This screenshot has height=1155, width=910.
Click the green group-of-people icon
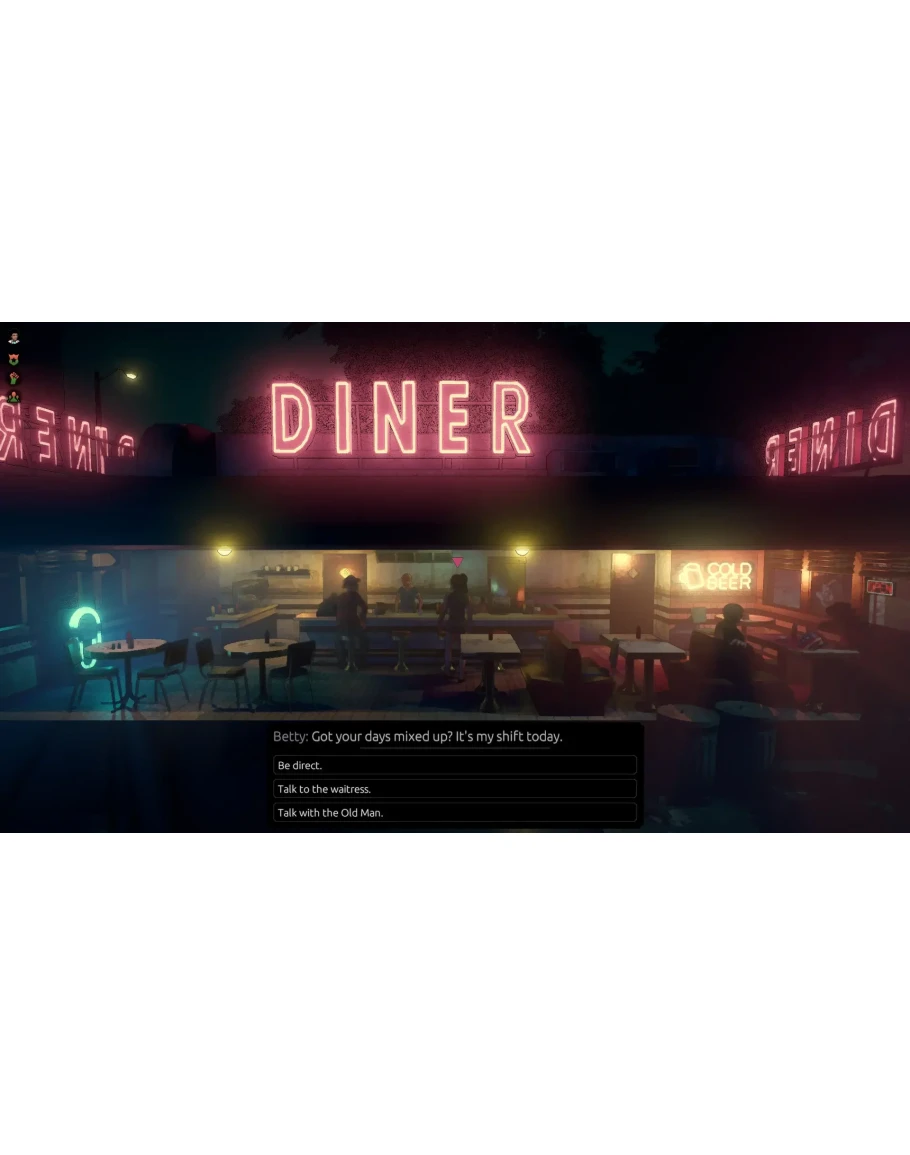pos(14,397)
